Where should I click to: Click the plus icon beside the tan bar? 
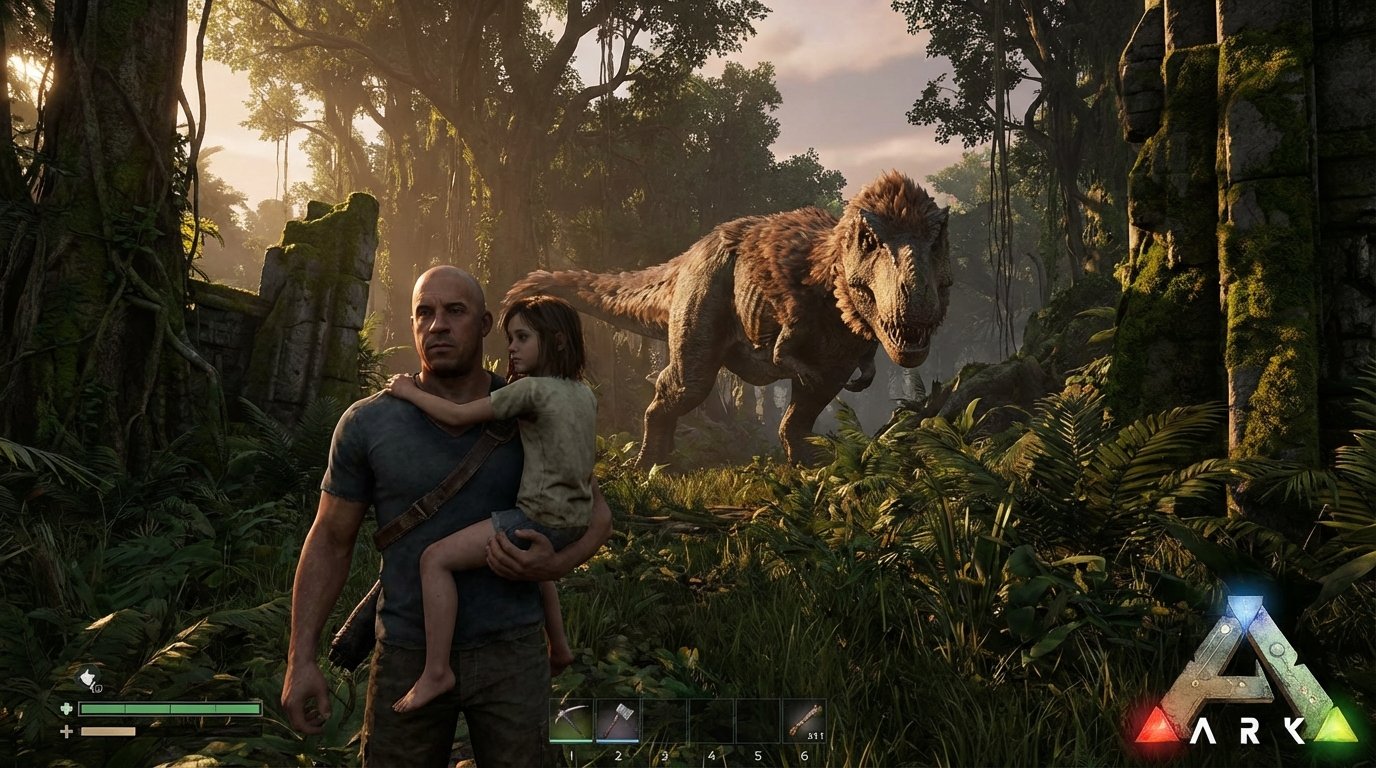[x=66, y=732]
